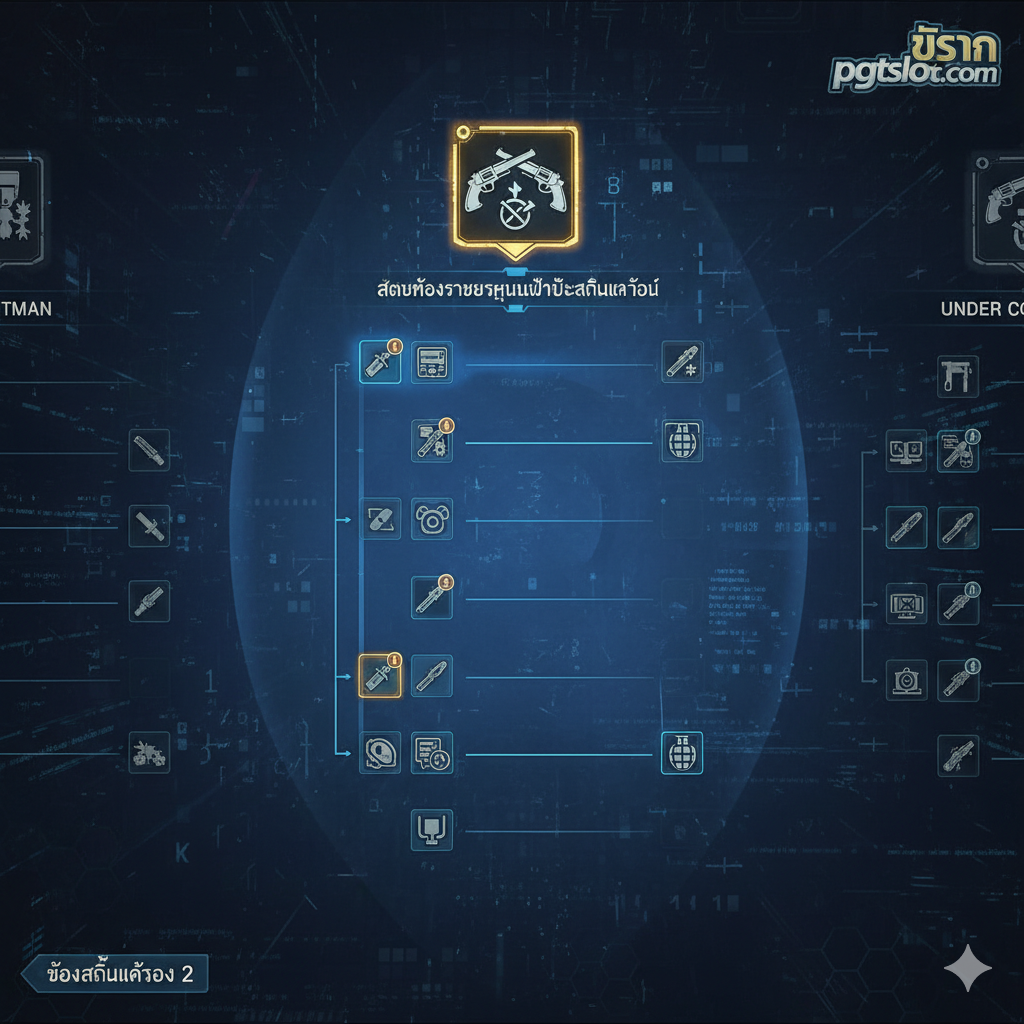The image size is (1024, 1024).
Task: Select the bear face skill node
Action: 432,519
